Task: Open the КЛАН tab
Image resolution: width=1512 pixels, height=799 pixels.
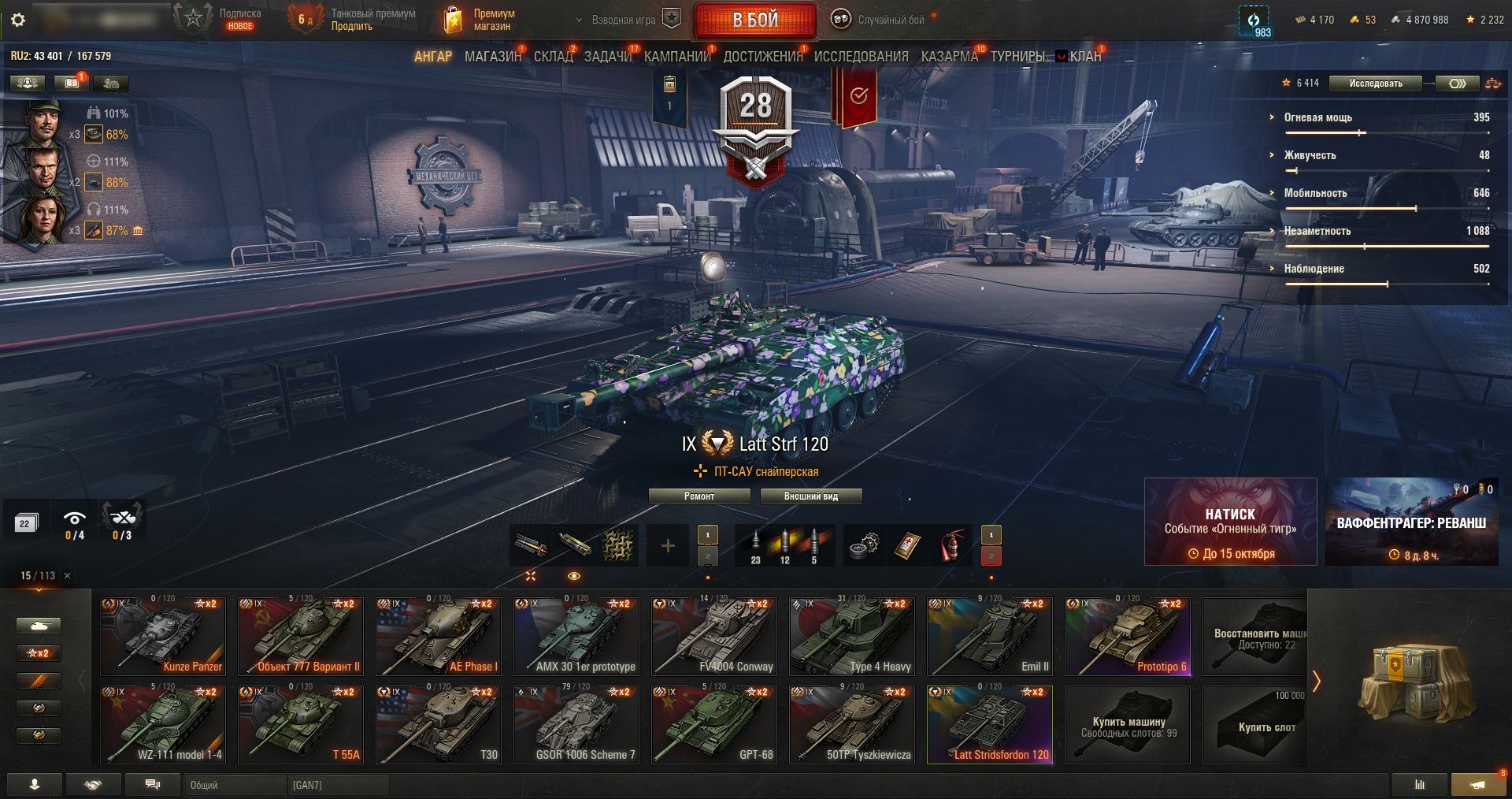Action: click(1084, 57)
